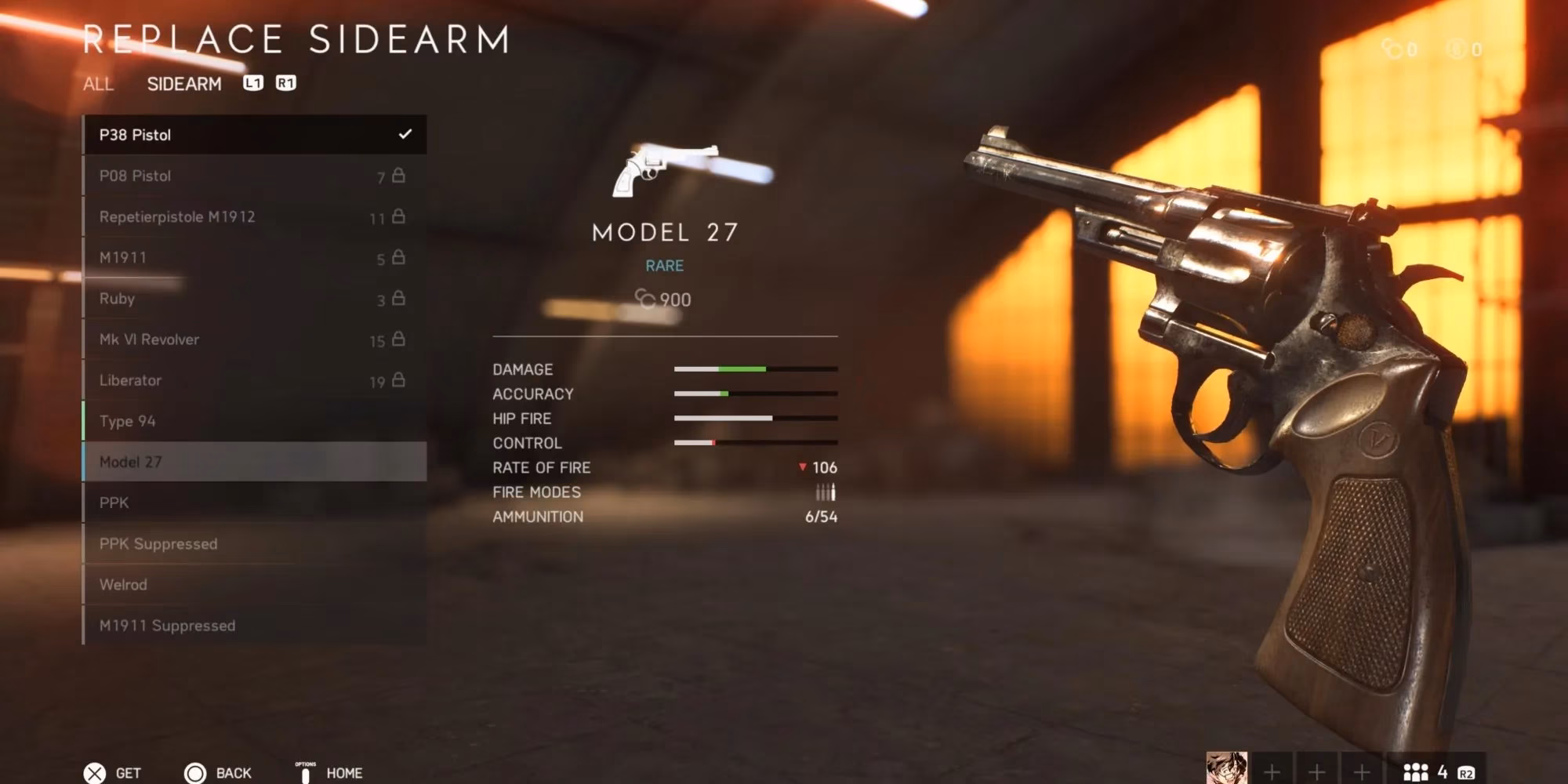Click the R1 page navigation badge
This screenshot has width=1568, height=784.
coord(286,83)
